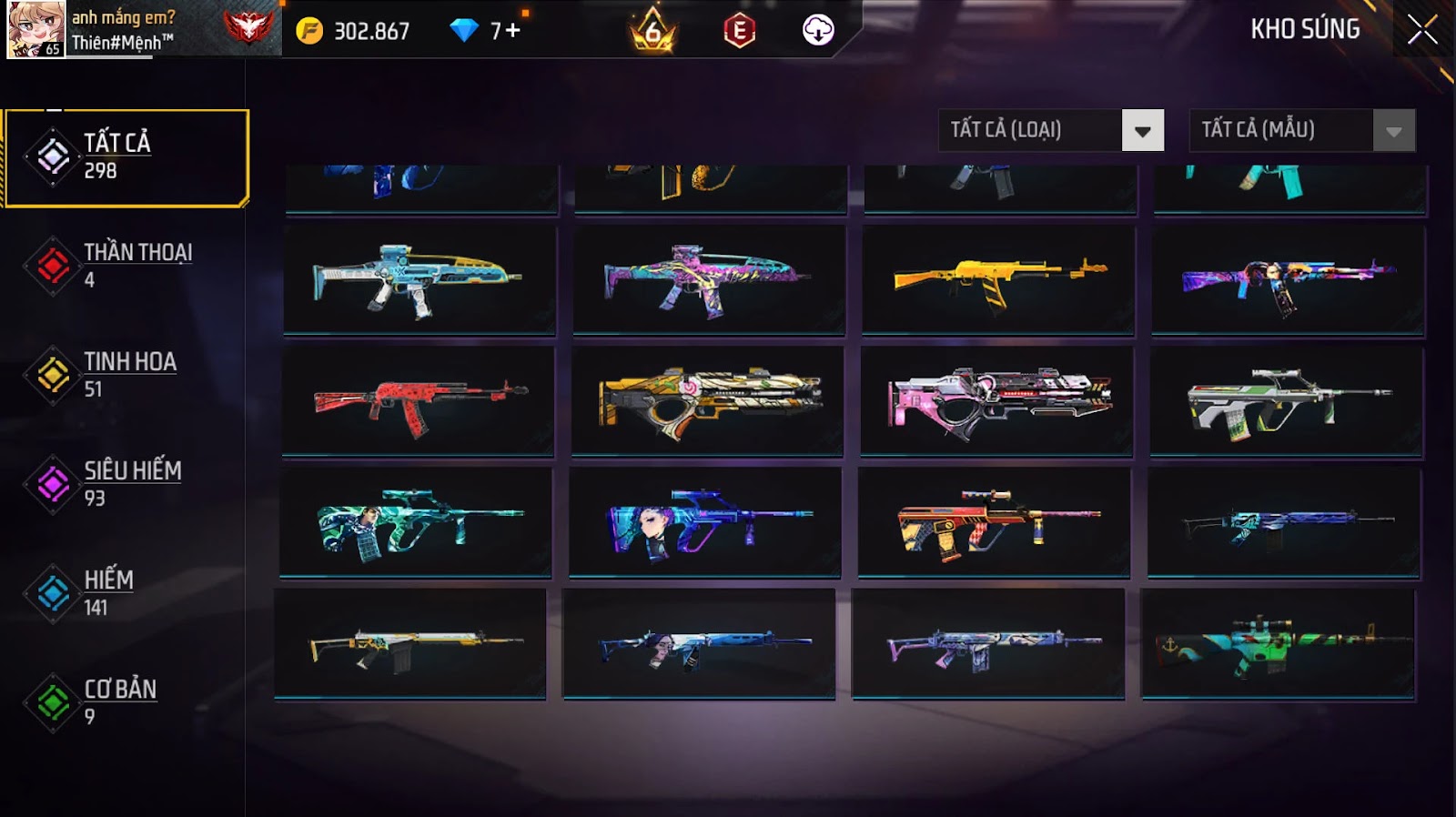Choose the red AK rifle skin
The width and height of the screenshot is (1456, 817).
(x=419, y=400)
